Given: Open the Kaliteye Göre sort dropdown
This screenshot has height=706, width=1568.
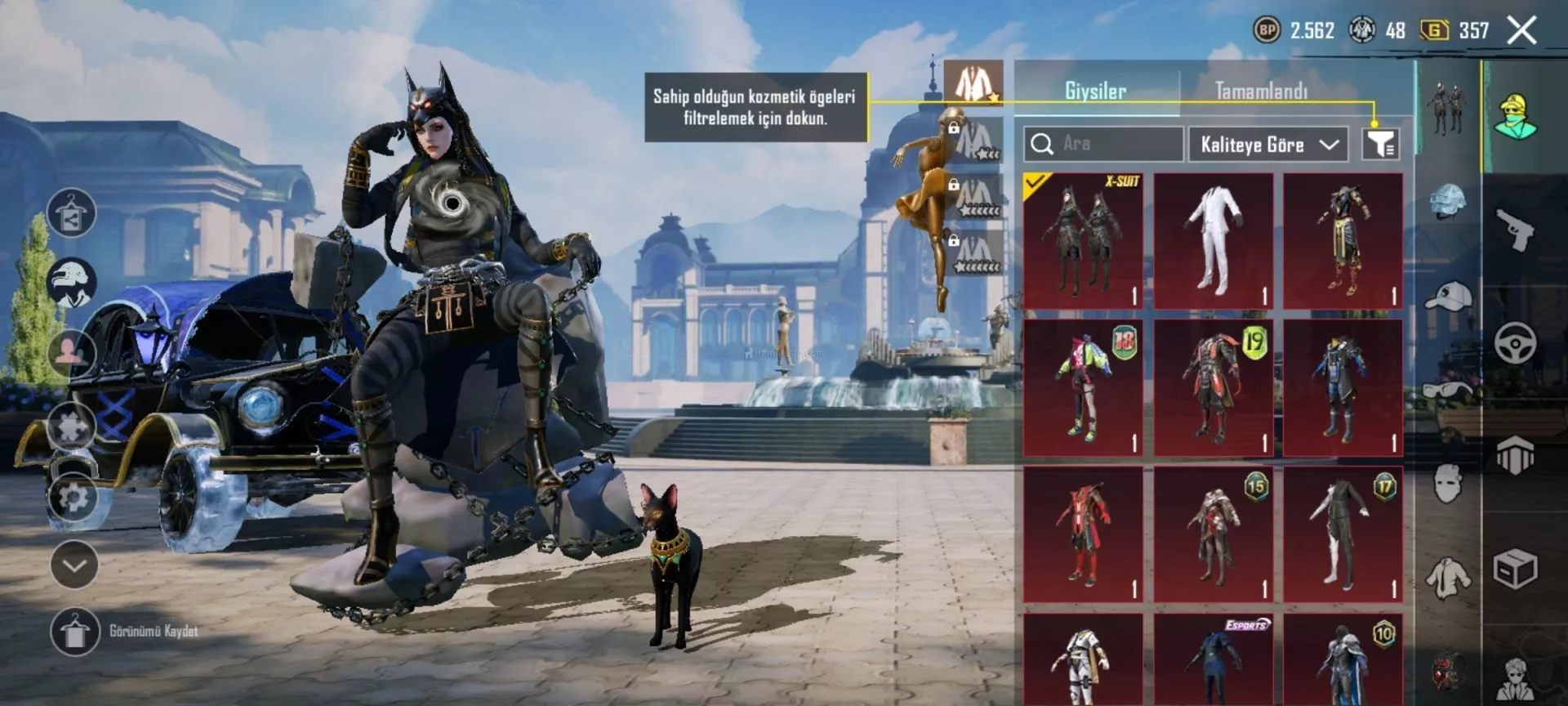Looking at the screenshot, I should [x=1267, y=145].
